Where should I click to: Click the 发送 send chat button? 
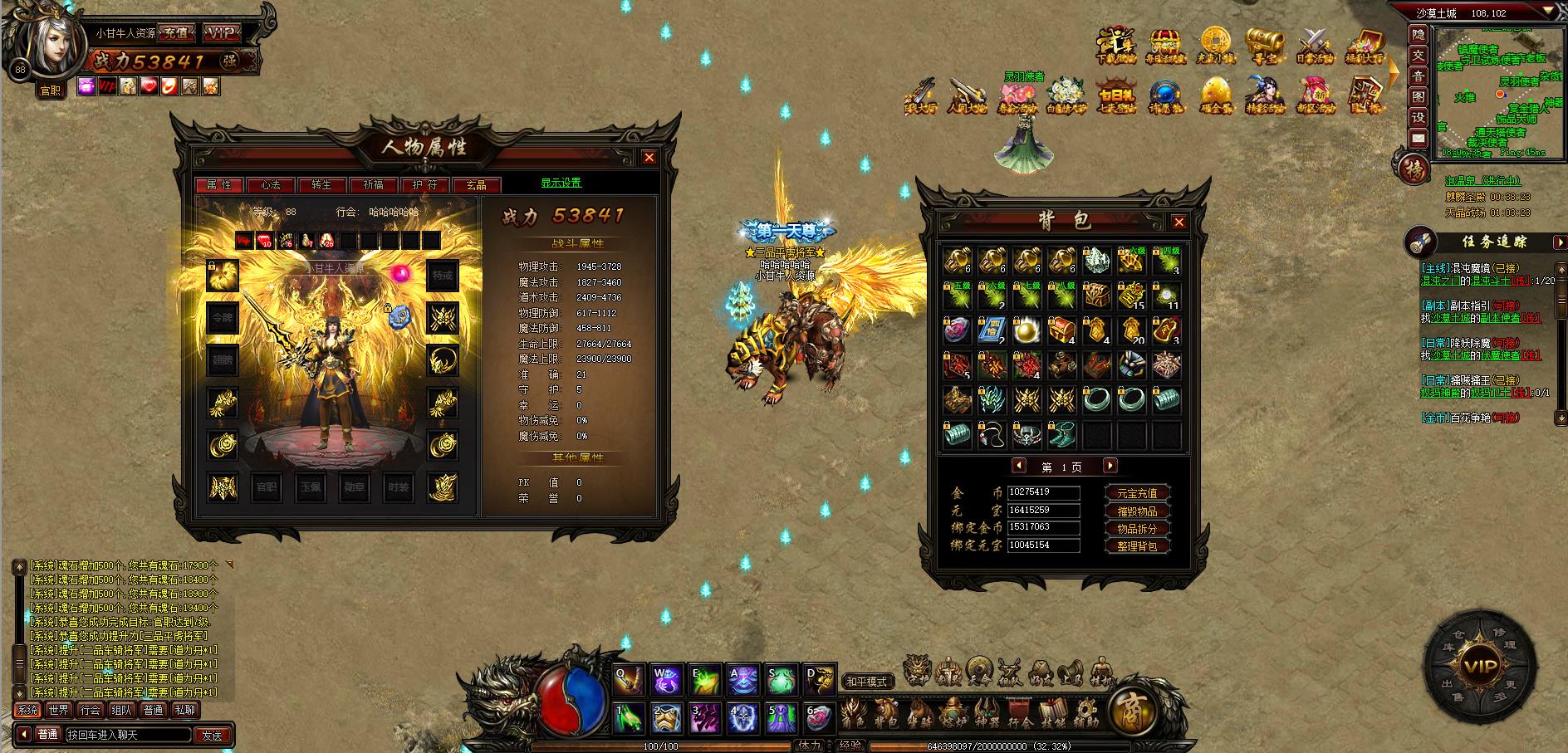[213, 735]
